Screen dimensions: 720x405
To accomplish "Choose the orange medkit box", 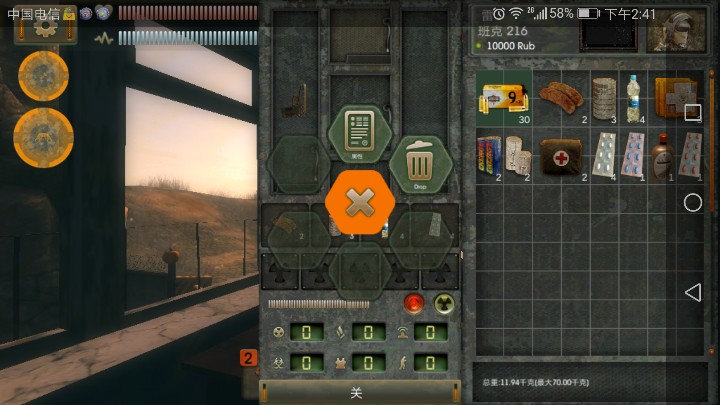I will pyautogui.click(x=671, y=97).
